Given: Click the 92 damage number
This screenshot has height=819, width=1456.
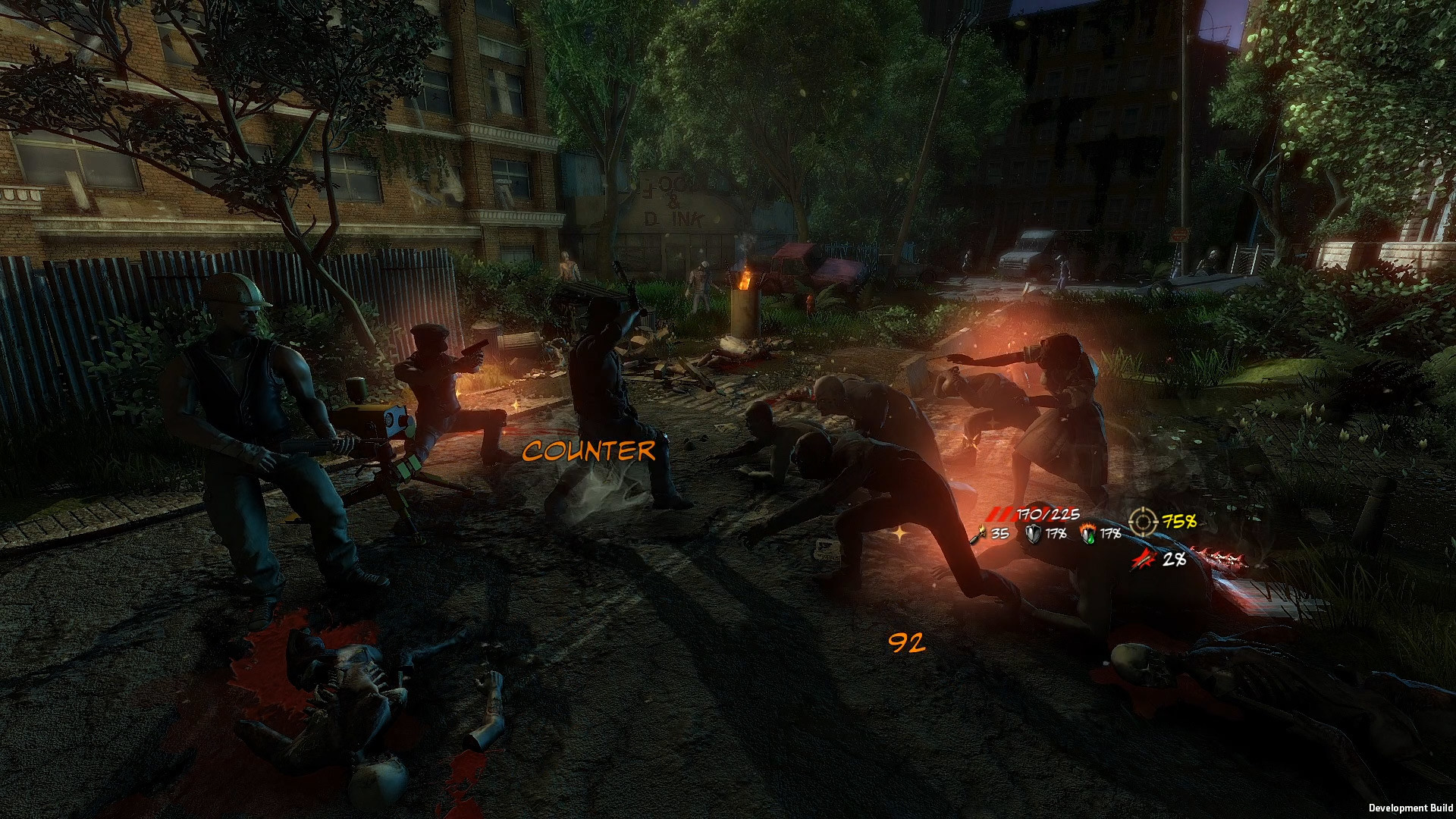Looking at the screenshot, I should coord(907,645).
